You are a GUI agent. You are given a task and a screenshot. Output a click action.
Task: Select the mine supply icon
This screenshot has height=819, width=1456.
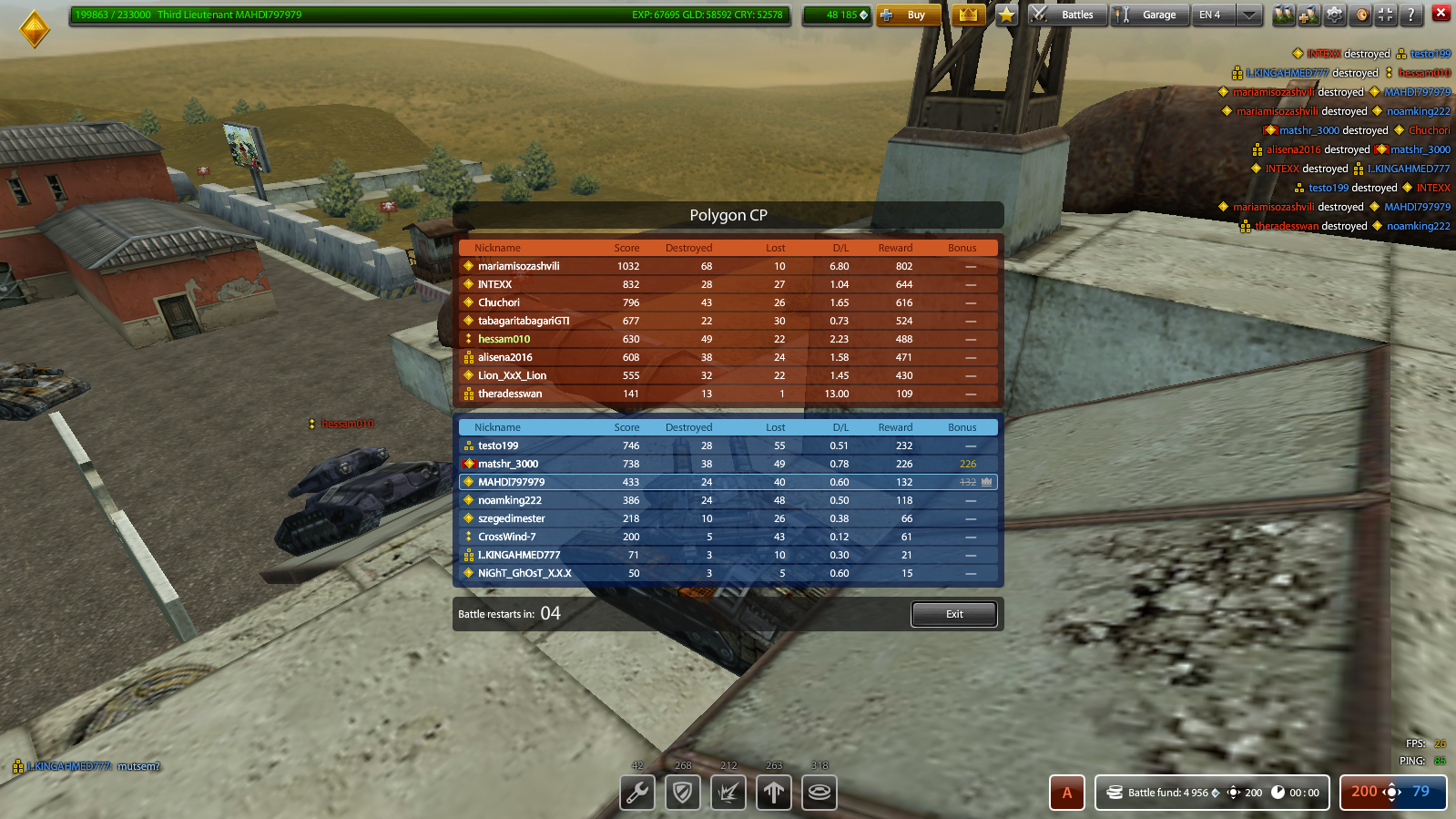(819, 793)
